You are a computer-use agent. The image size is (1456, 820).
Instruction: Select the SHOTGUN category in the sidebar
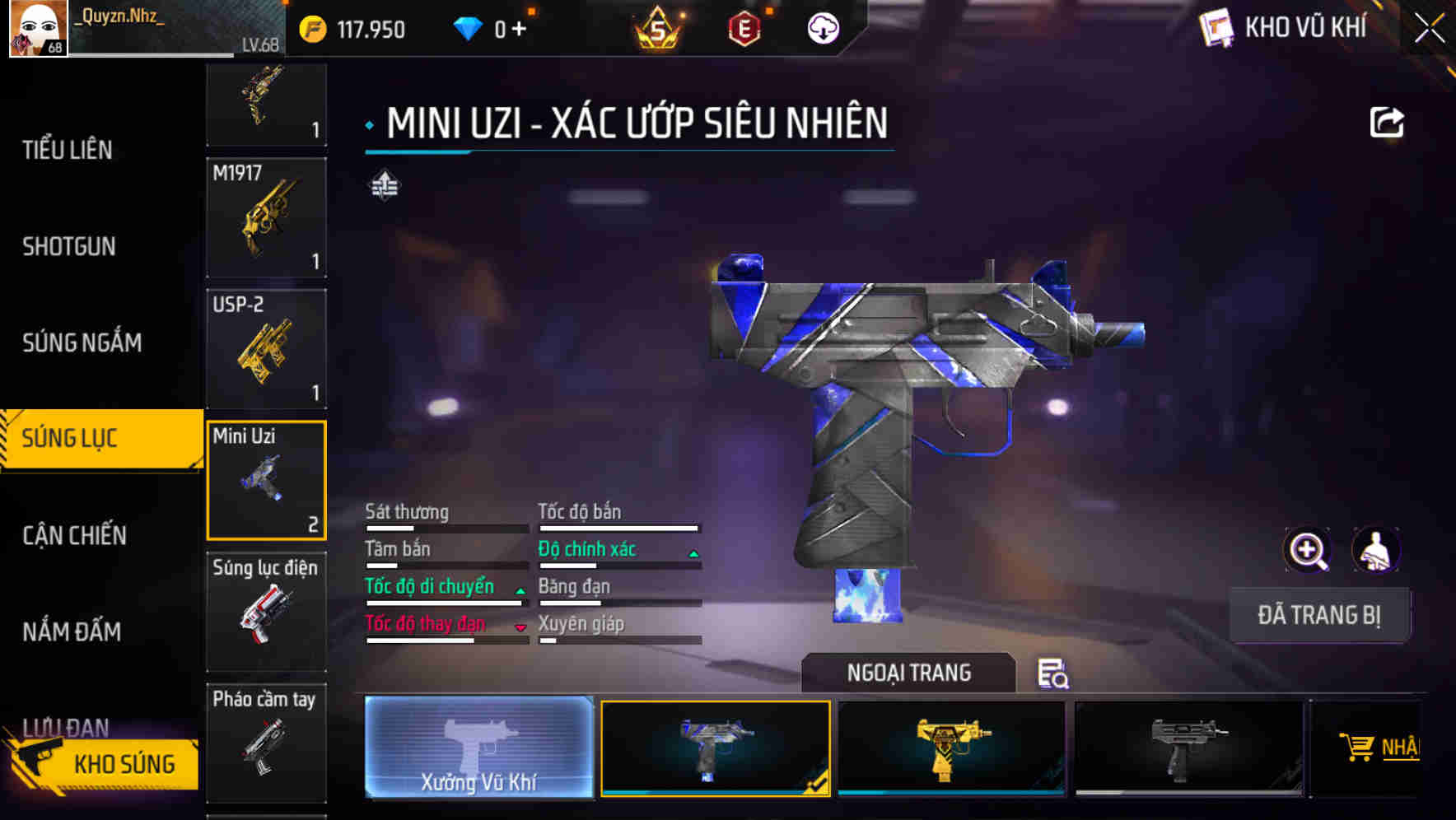[69, 246]
